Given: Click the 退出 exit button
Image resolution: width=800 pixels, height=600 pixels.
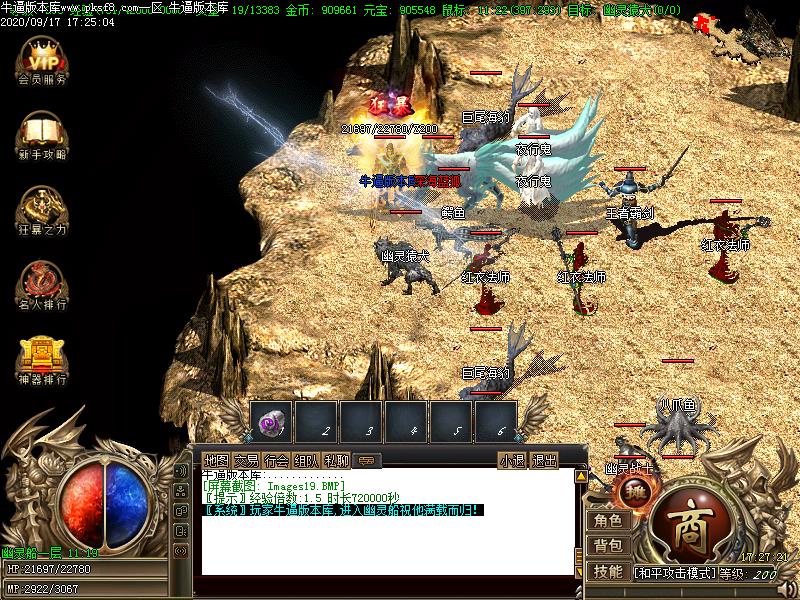Looking at the screenshot, I should coord(543,461).
